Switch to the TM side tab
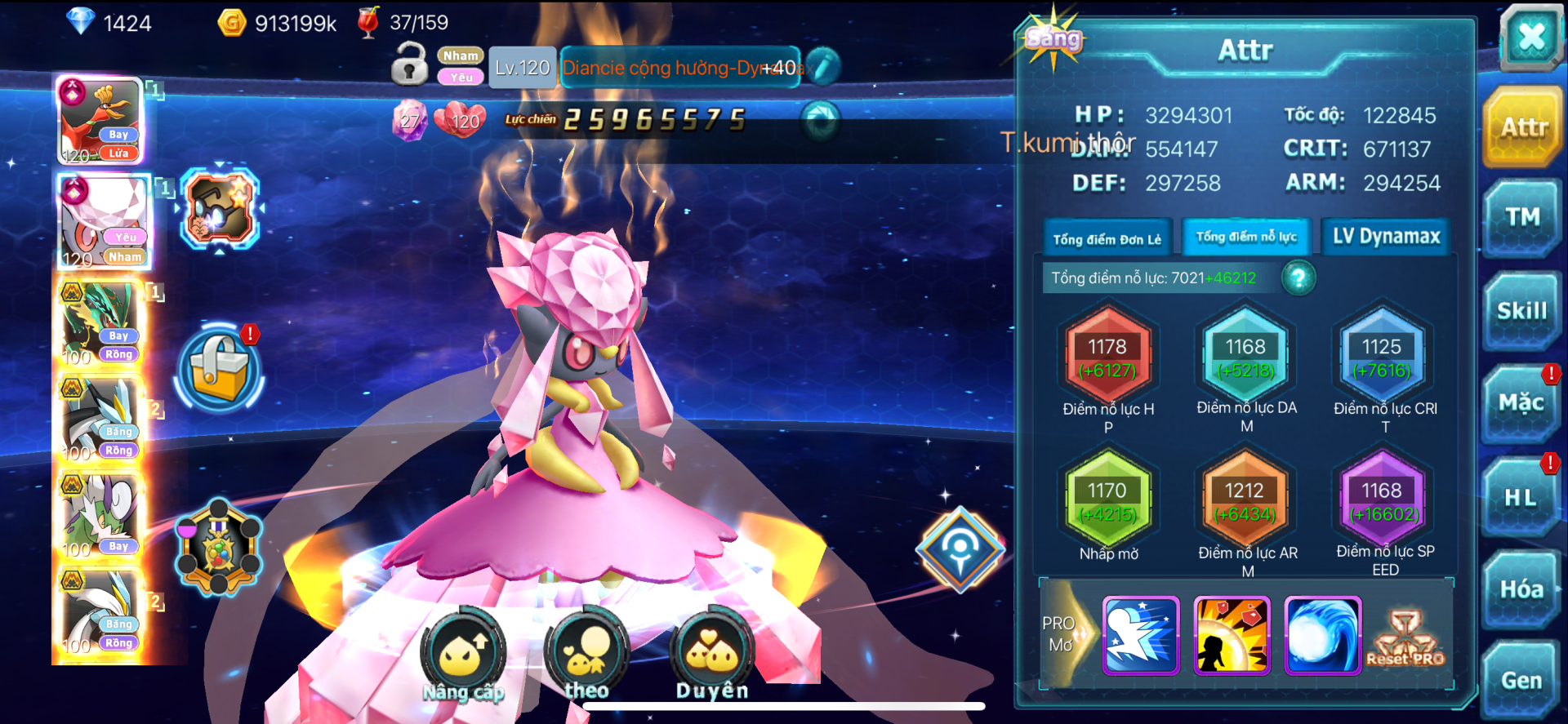 click(x=1521, y=217)
